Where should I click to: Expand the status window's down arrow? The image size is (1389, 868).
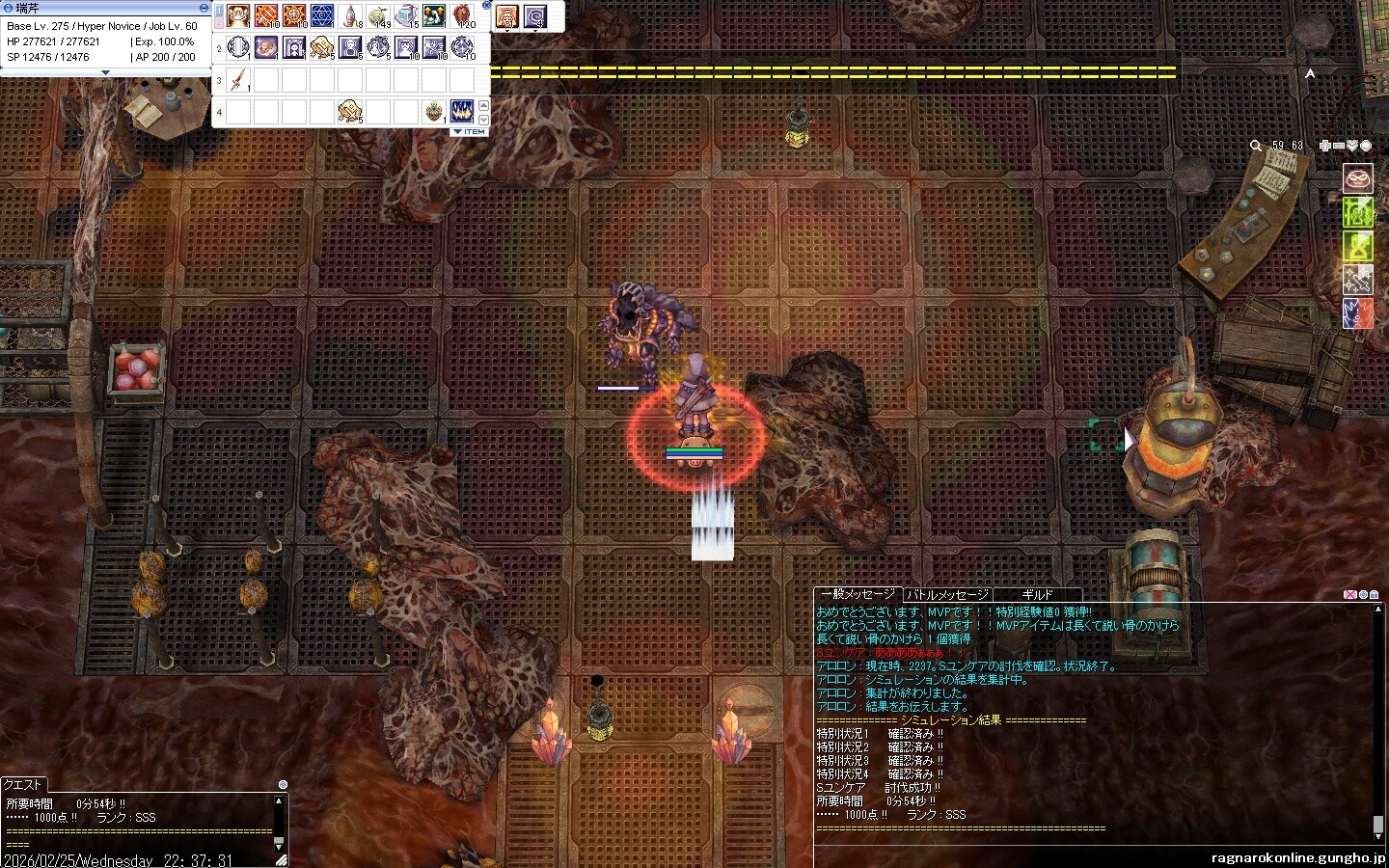click(x=106, y=72)
